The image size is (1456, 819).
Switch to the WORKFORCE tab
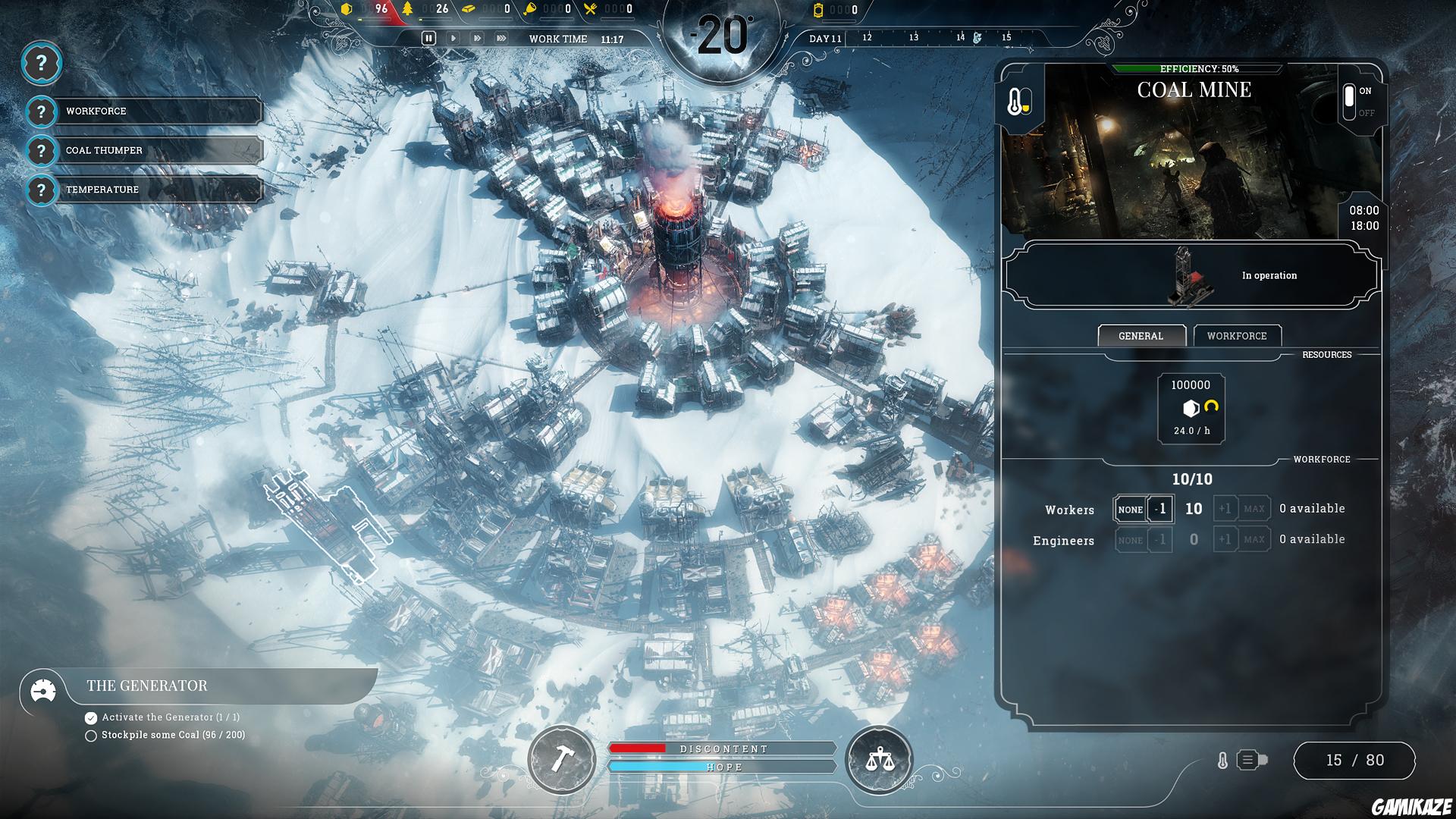tap(1237, 336)
